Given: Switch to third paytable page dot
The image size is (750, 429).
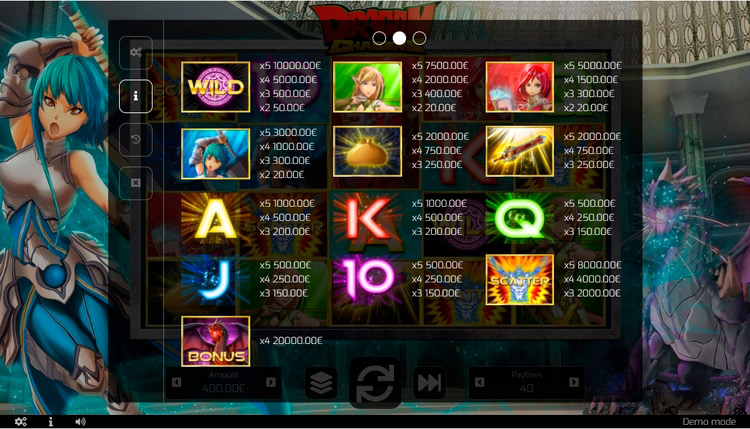Looking at the screenshot, I should (x=419, y=38).
